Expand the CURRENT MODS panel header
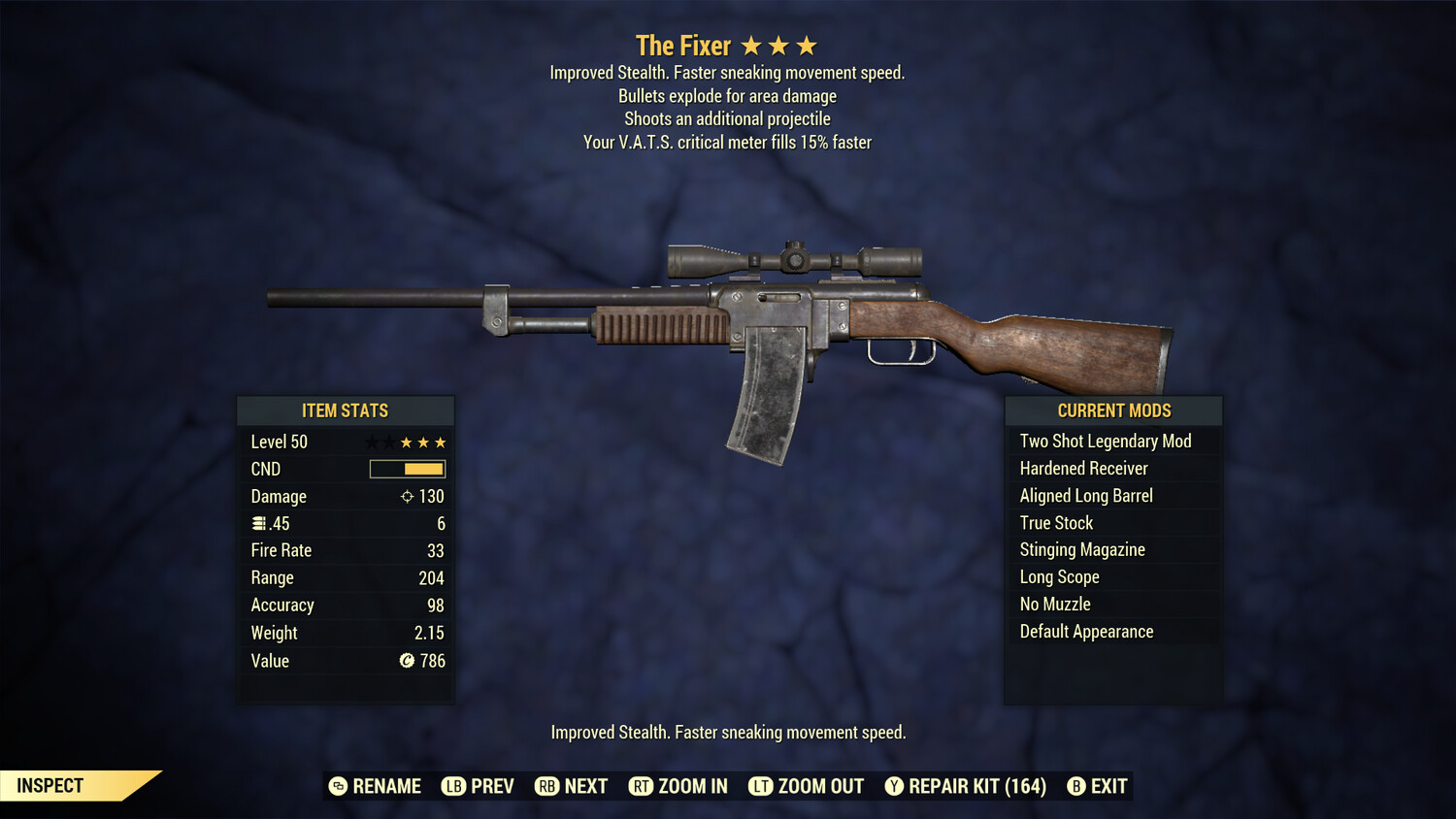Viewport: 1456px width, 819px height. click(x=1113, y=410)
